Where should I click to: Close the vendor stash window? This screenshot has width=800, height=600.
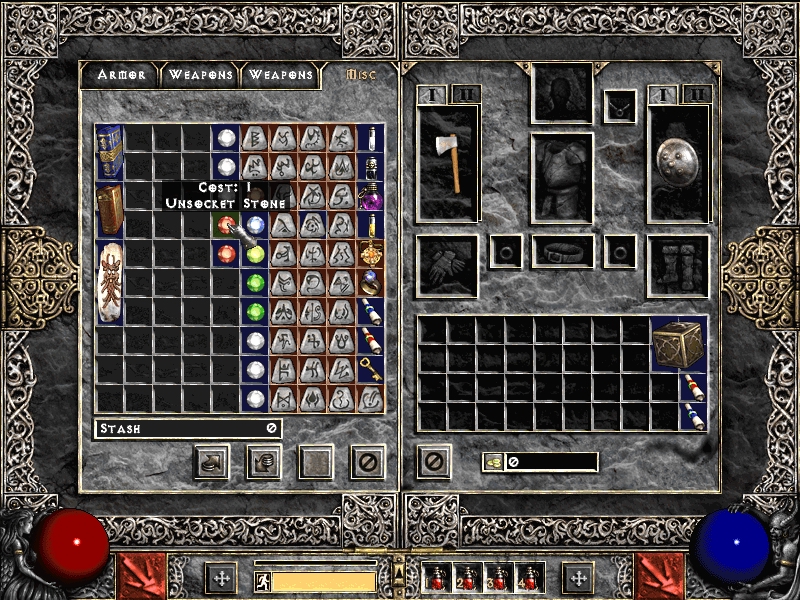368,461
